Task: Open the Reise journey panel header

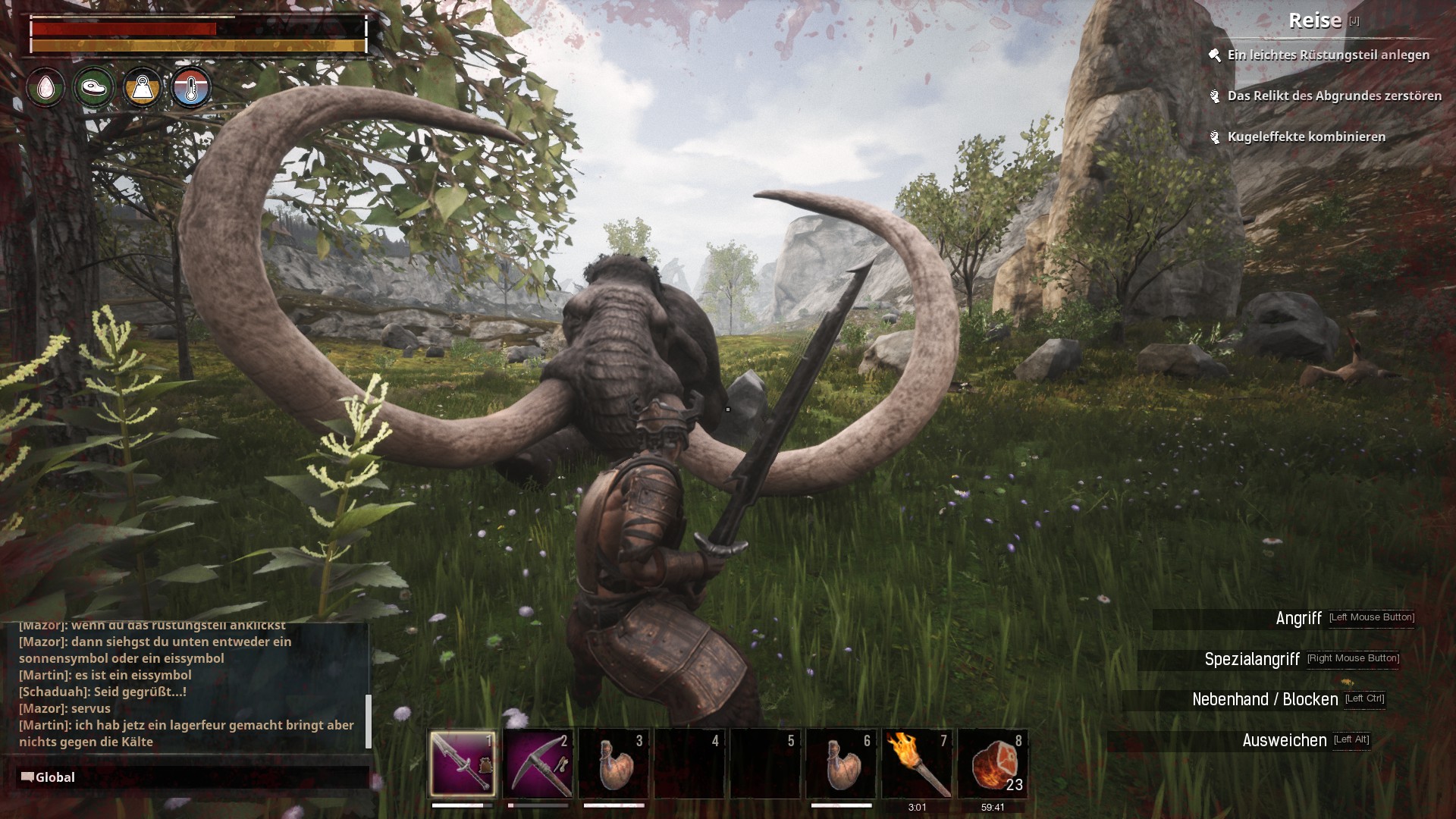Action: pos(1315,21)
